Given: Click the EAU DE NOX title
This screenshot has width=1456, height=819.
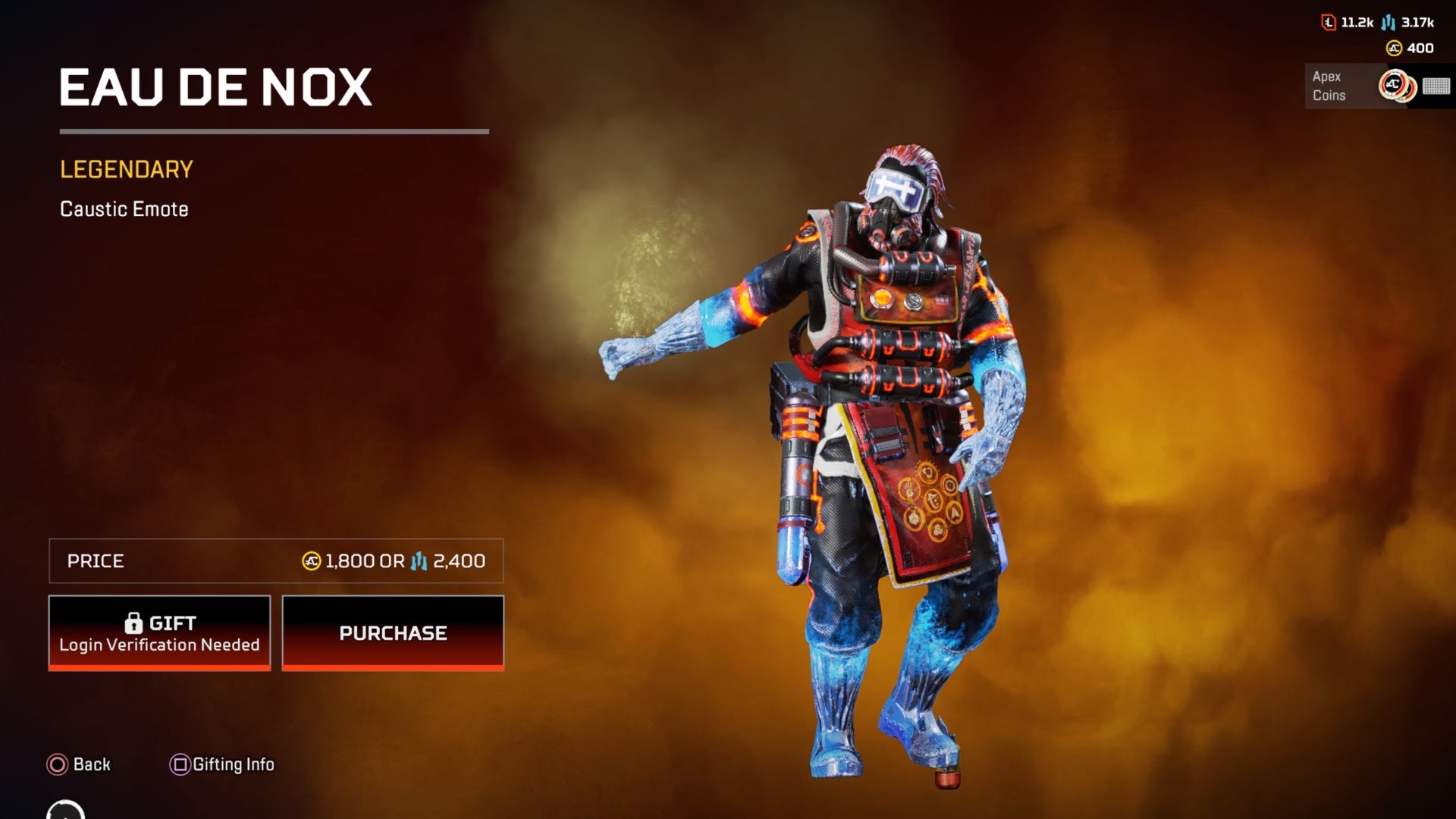Looking at the screenshot, I should click(216, 87).
